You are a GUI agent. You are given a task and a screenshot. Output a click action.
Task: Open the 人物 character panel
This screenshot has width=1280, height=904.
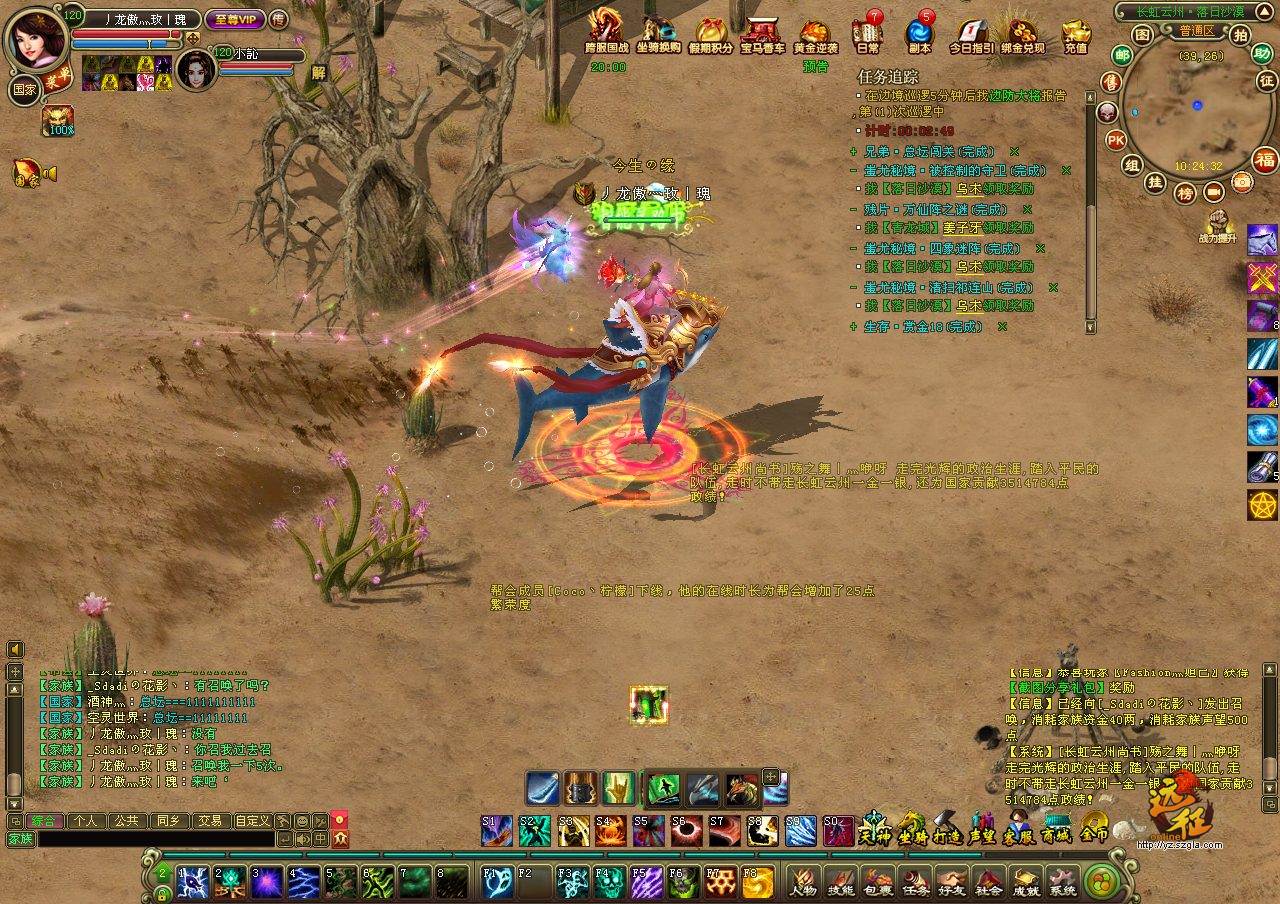point(803,881)
